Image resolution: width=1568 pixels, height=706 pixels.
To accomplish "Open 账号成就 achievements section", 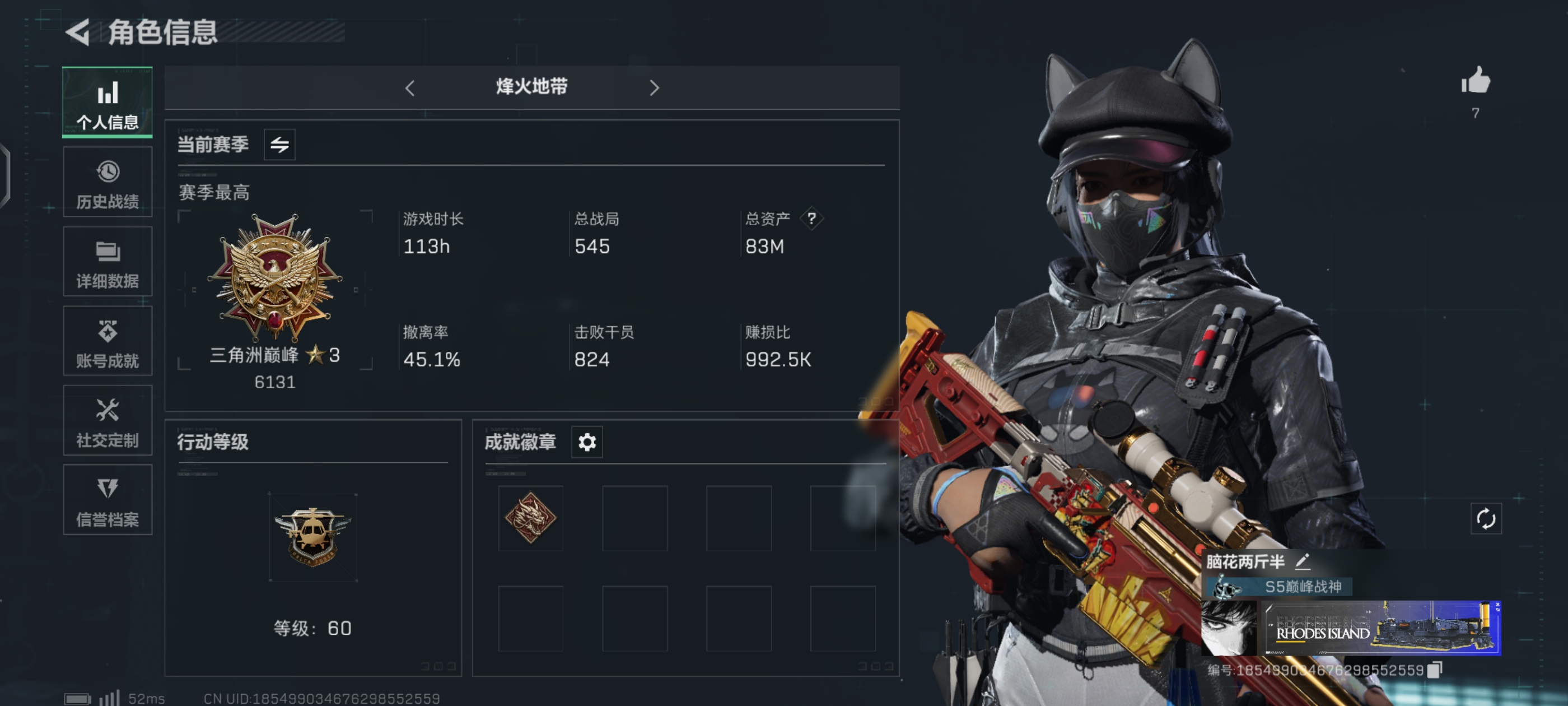I will coord(107,341).
